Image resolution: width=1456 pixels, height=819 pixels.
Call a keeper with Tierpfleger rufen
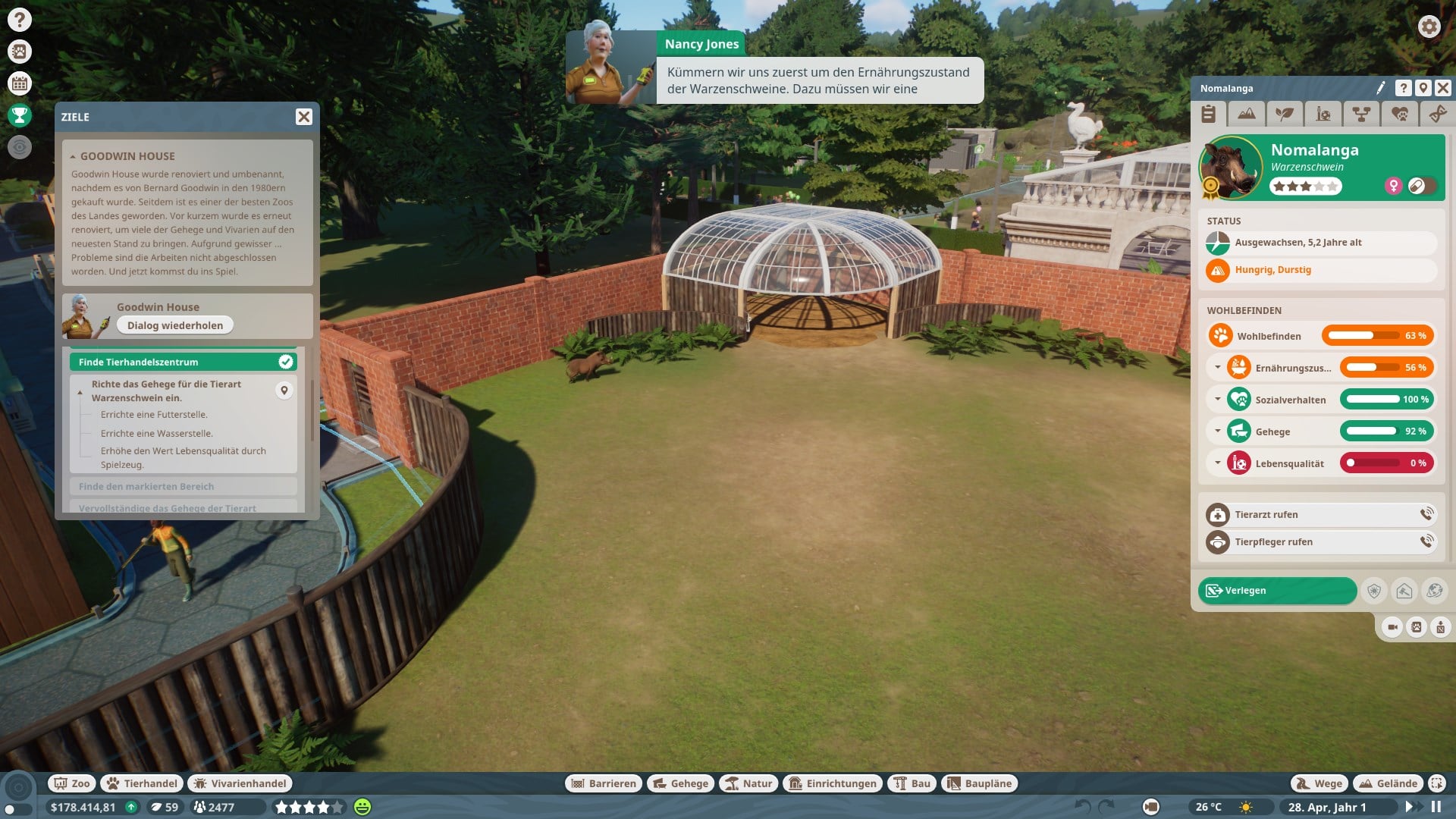click(x=1319, y=542)
